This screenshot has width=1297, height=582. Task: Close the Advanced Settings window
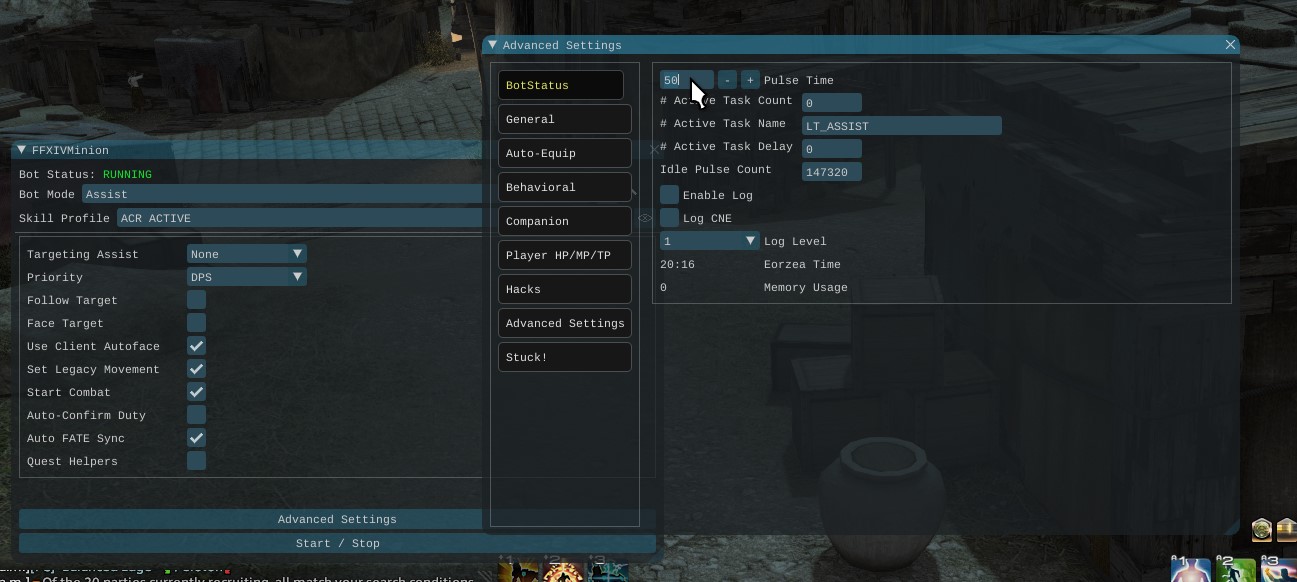1230,45
